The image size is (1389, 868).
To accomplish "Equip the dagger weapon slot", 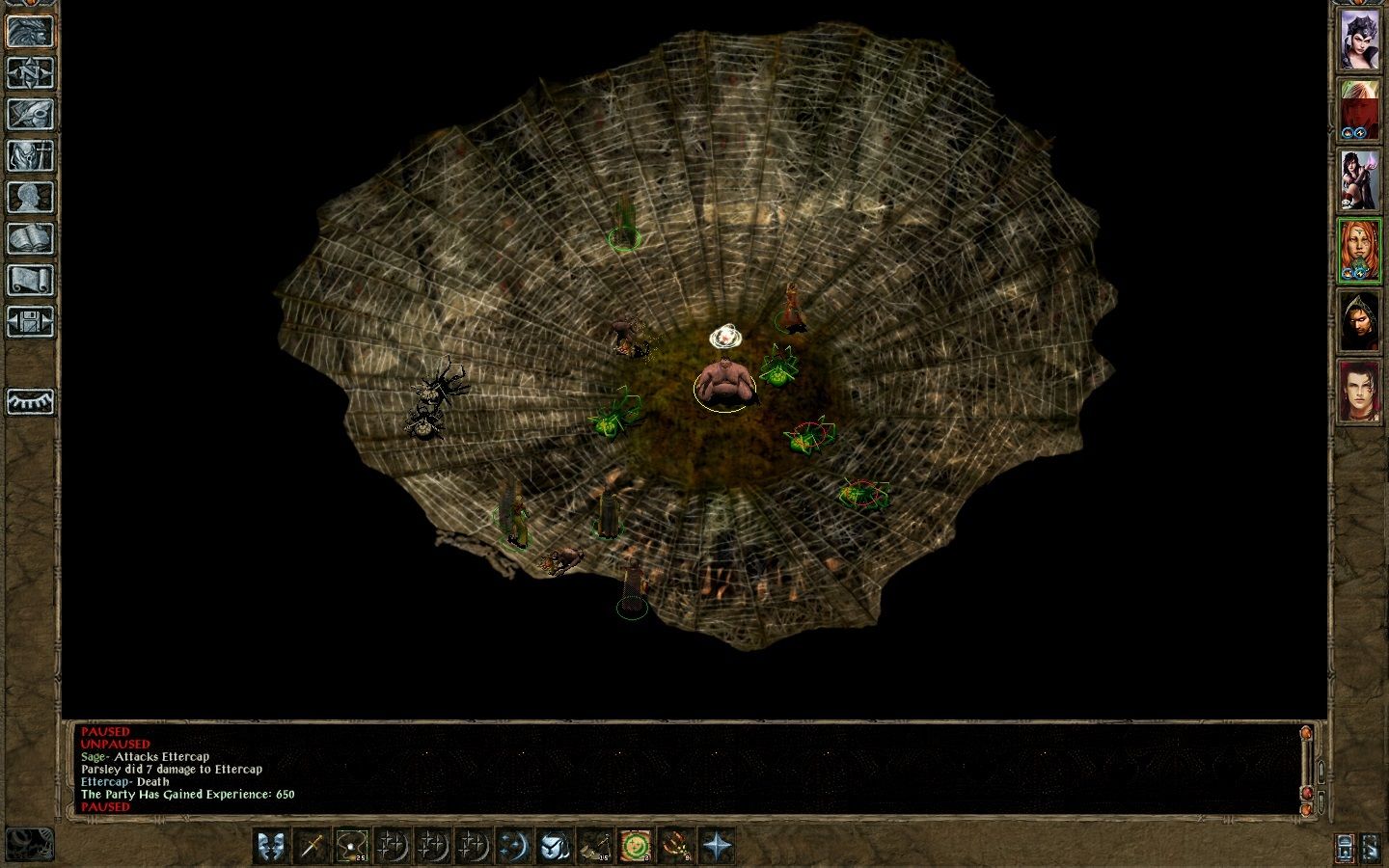I will [312, 846].
